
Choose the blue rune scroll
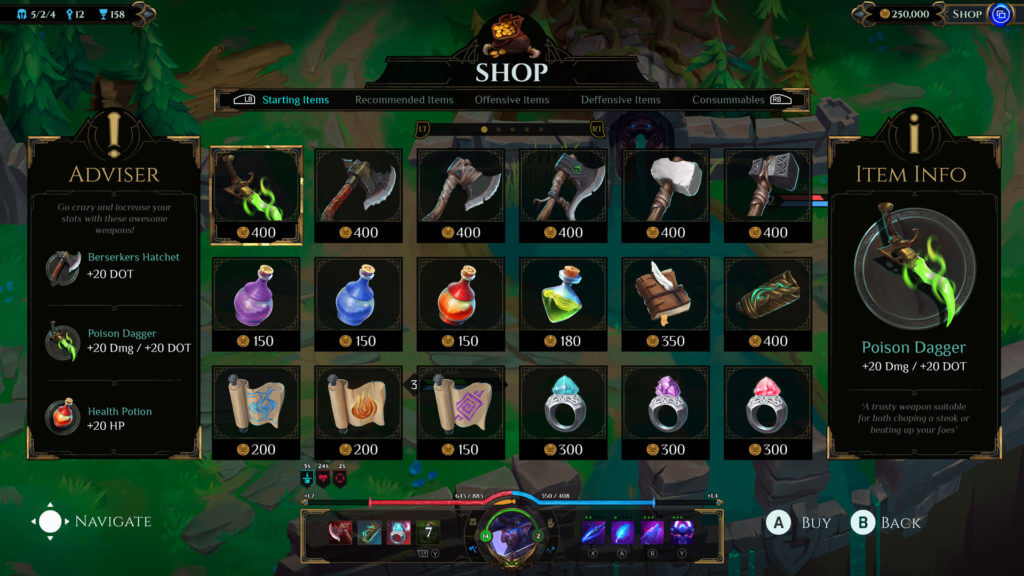256,412
